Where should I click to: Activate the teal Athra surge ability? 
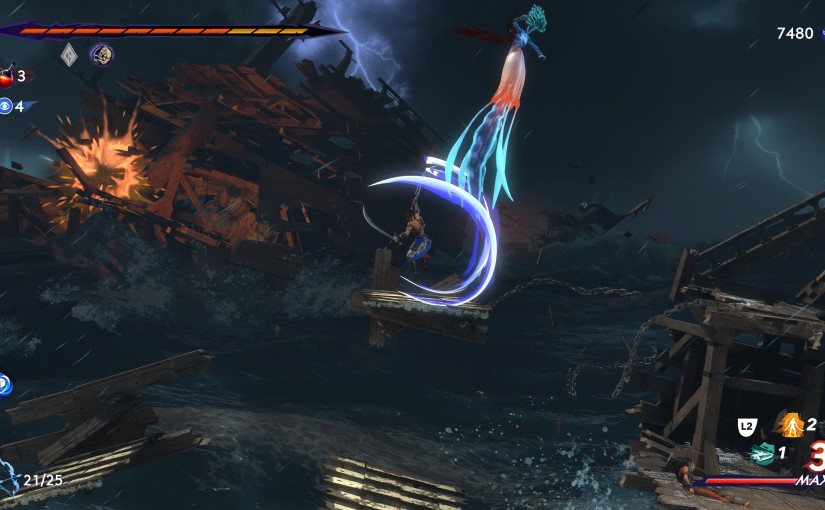click(x=763, y=453)
